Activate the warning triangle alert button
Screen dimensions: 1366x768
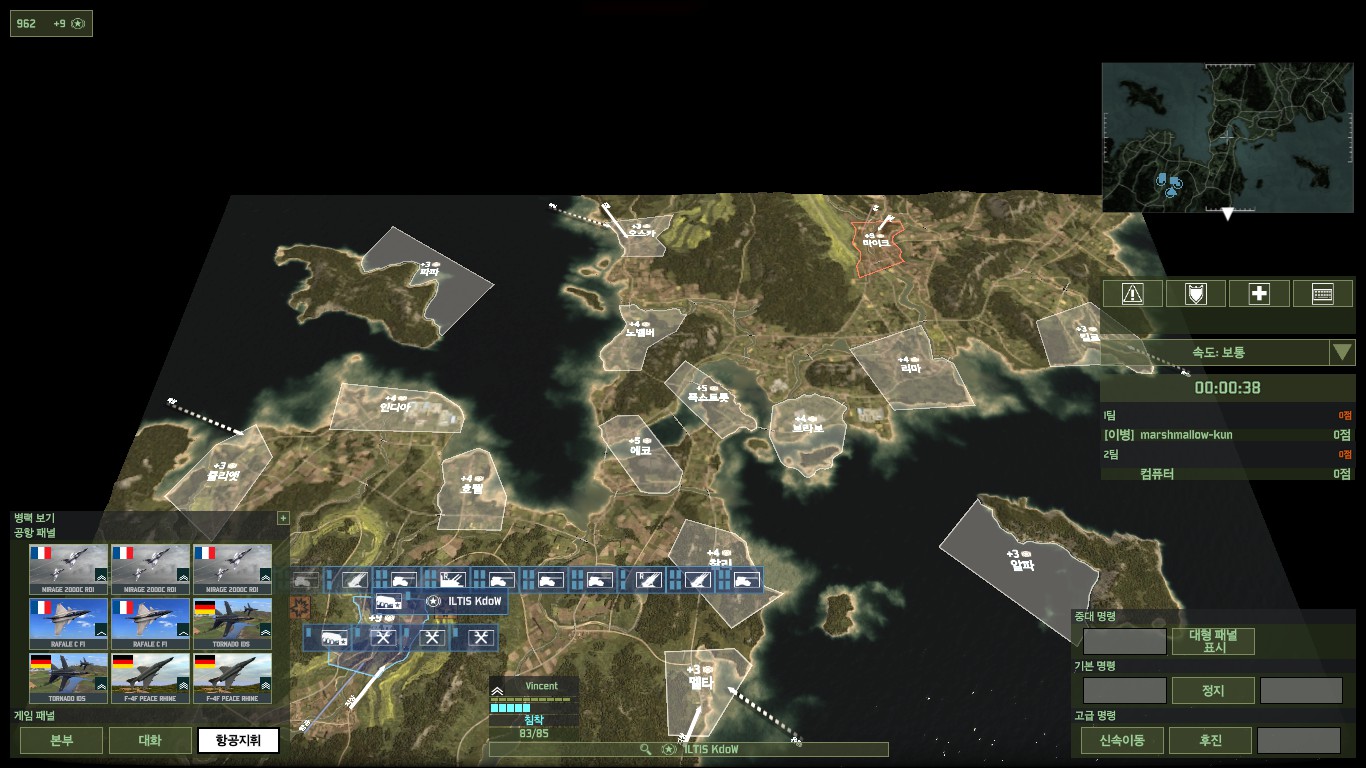tap(1132, 293)
